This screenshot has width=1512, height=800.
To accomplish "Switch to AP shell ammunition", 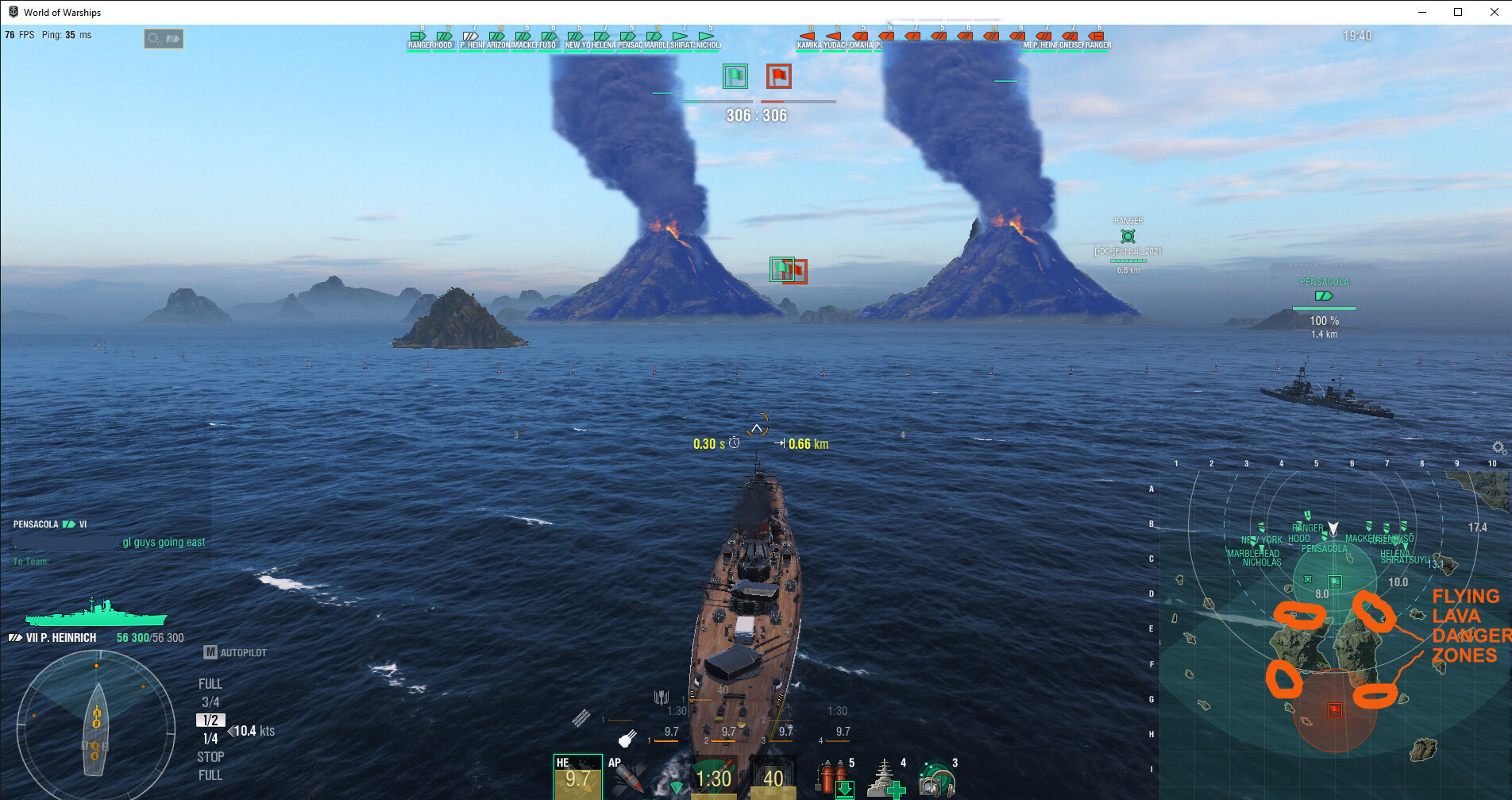I will coord(626,776).
